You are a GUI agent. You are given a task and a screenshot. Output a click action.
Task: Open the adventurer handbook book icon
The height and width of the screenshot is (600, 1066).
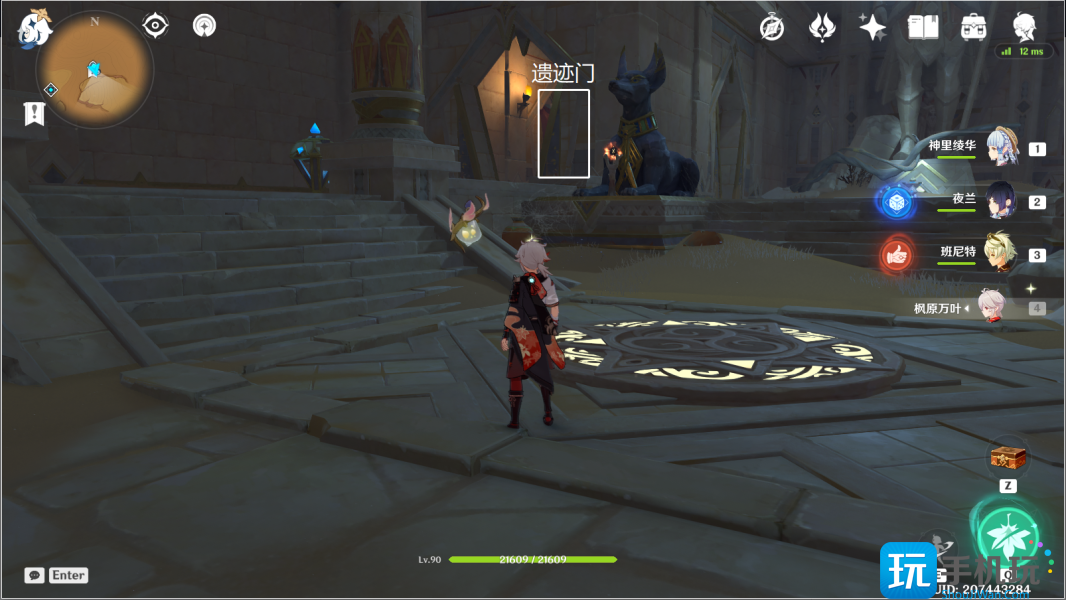pos(922,28)
